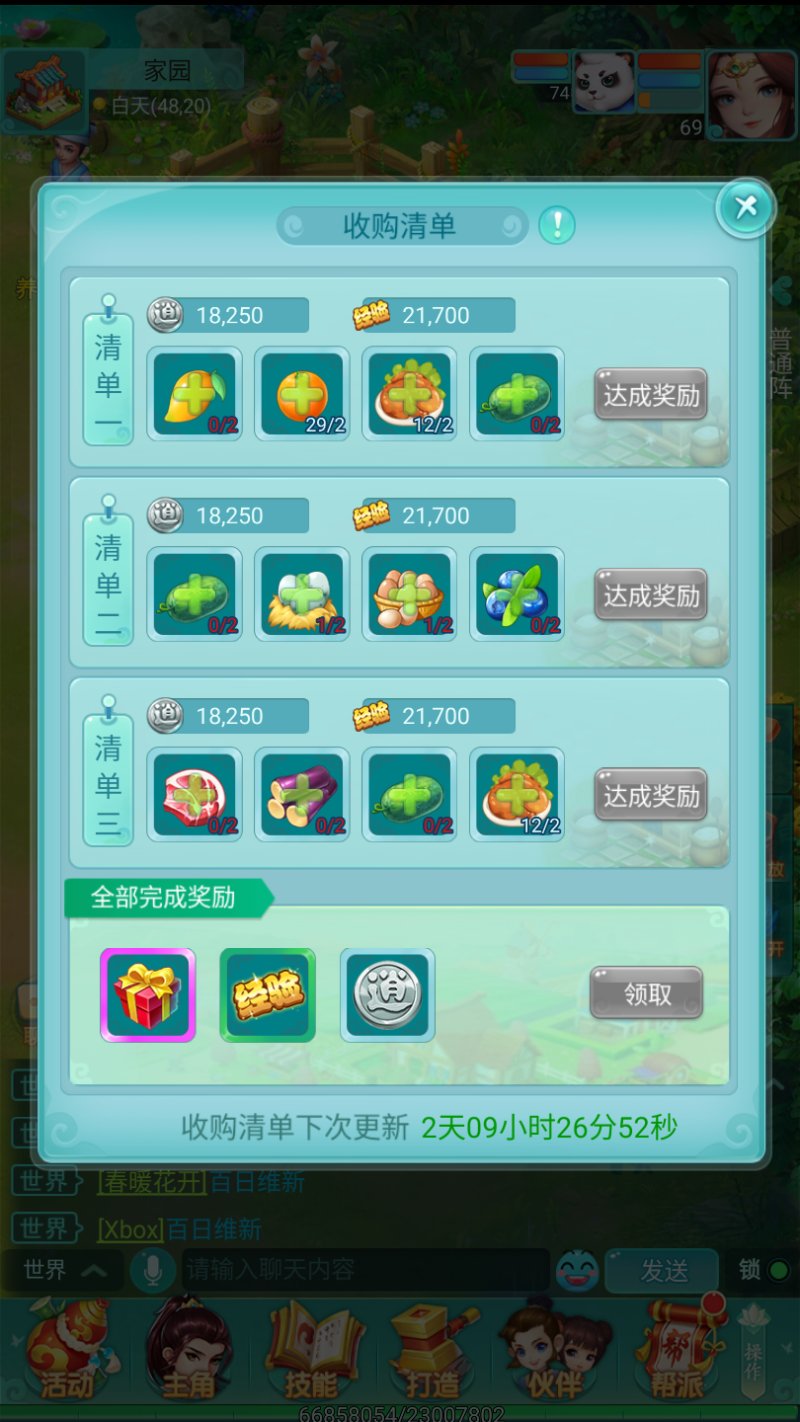Claim the 达成奖励 for 清单二
Image resolution: width=800 pixels, height=1422 pixels.
coord(651,596)
